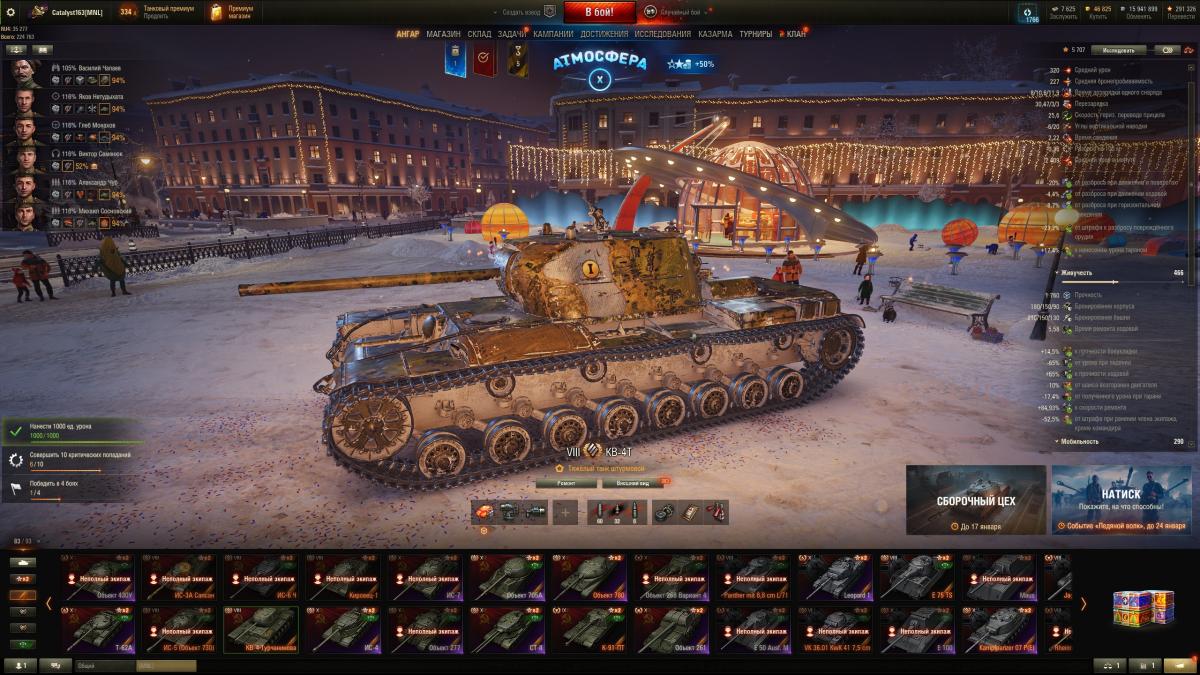Viewport: 1200px width, 675px height.
Task: Click the 'Исследовать' research button
Action: pyautogui.click(x=1118, y=49)
